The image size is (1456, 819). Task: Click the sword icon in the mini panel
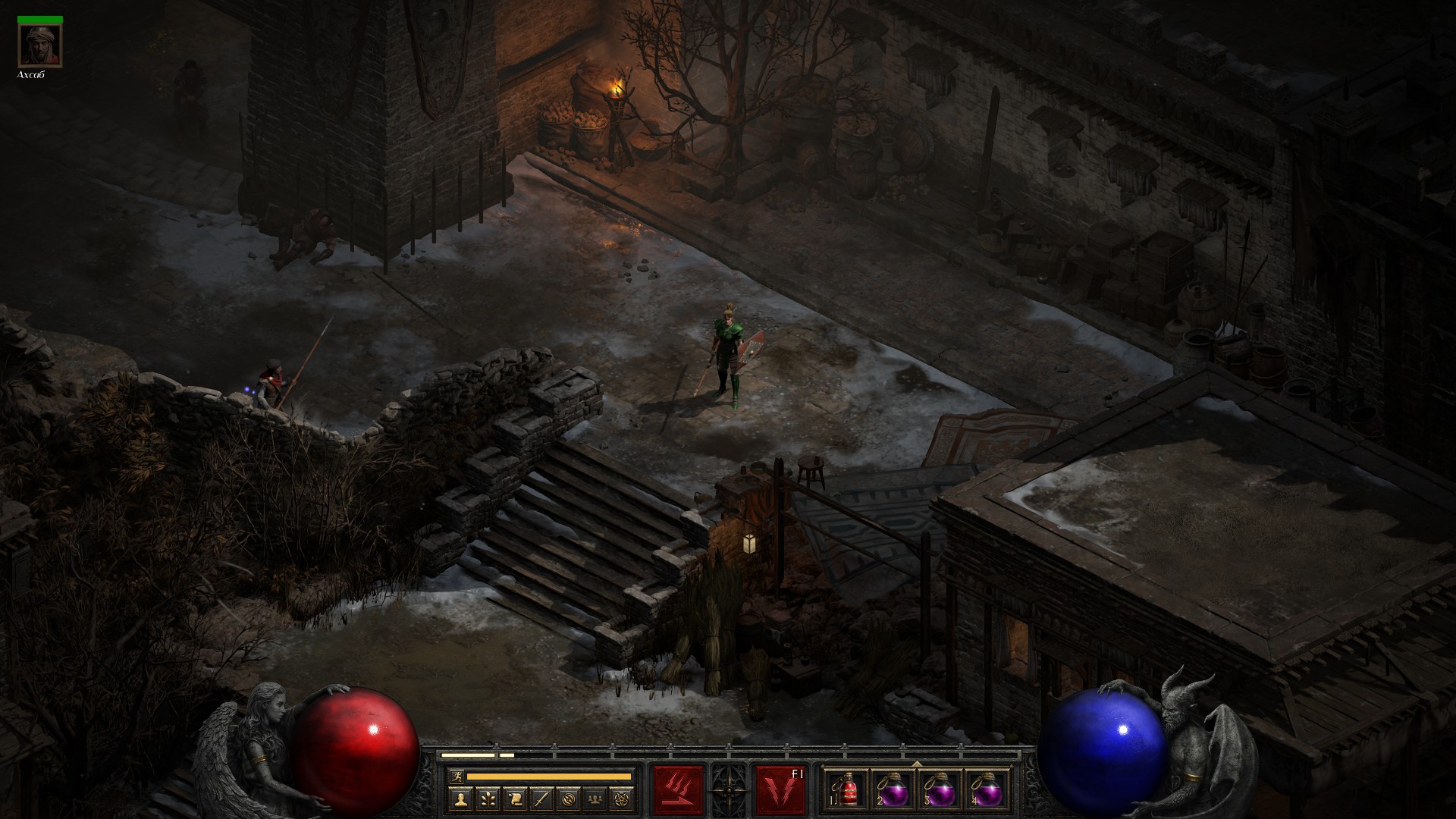[x=542, y=799]
